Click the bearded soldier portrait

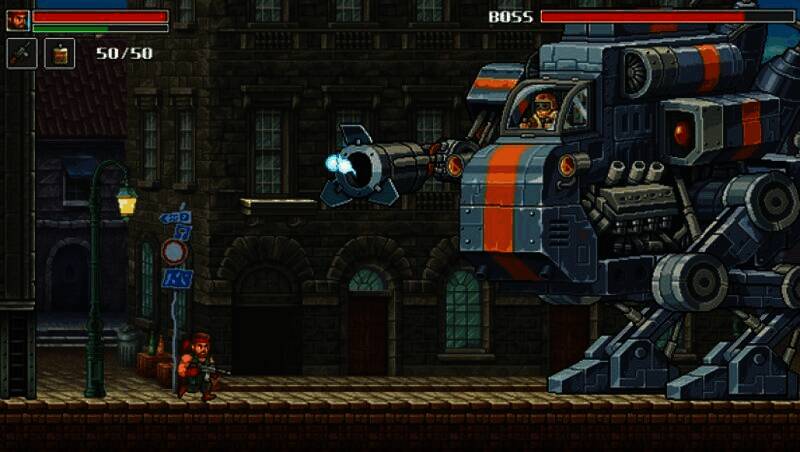[17, 19]
